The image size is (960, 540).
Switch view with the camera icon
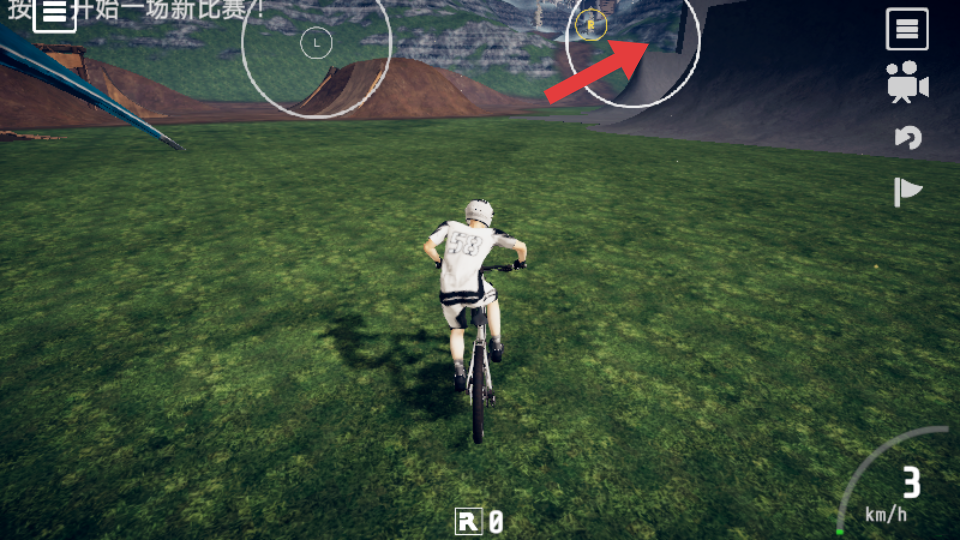pyautogui.click(x=907, y=83)
